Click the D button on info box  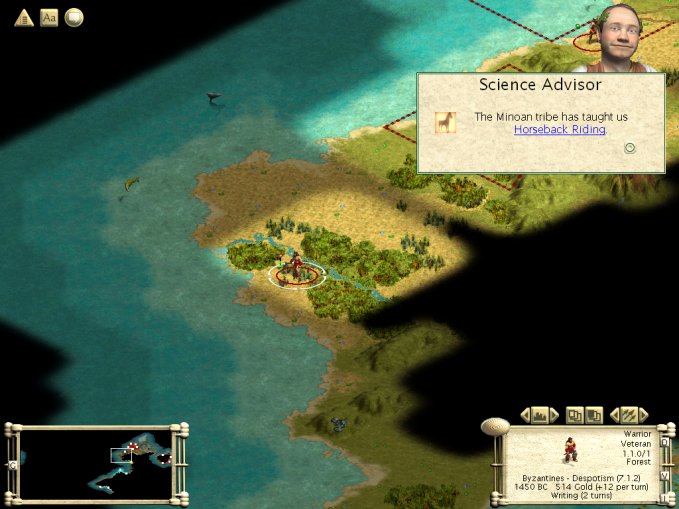click(664, 441)
